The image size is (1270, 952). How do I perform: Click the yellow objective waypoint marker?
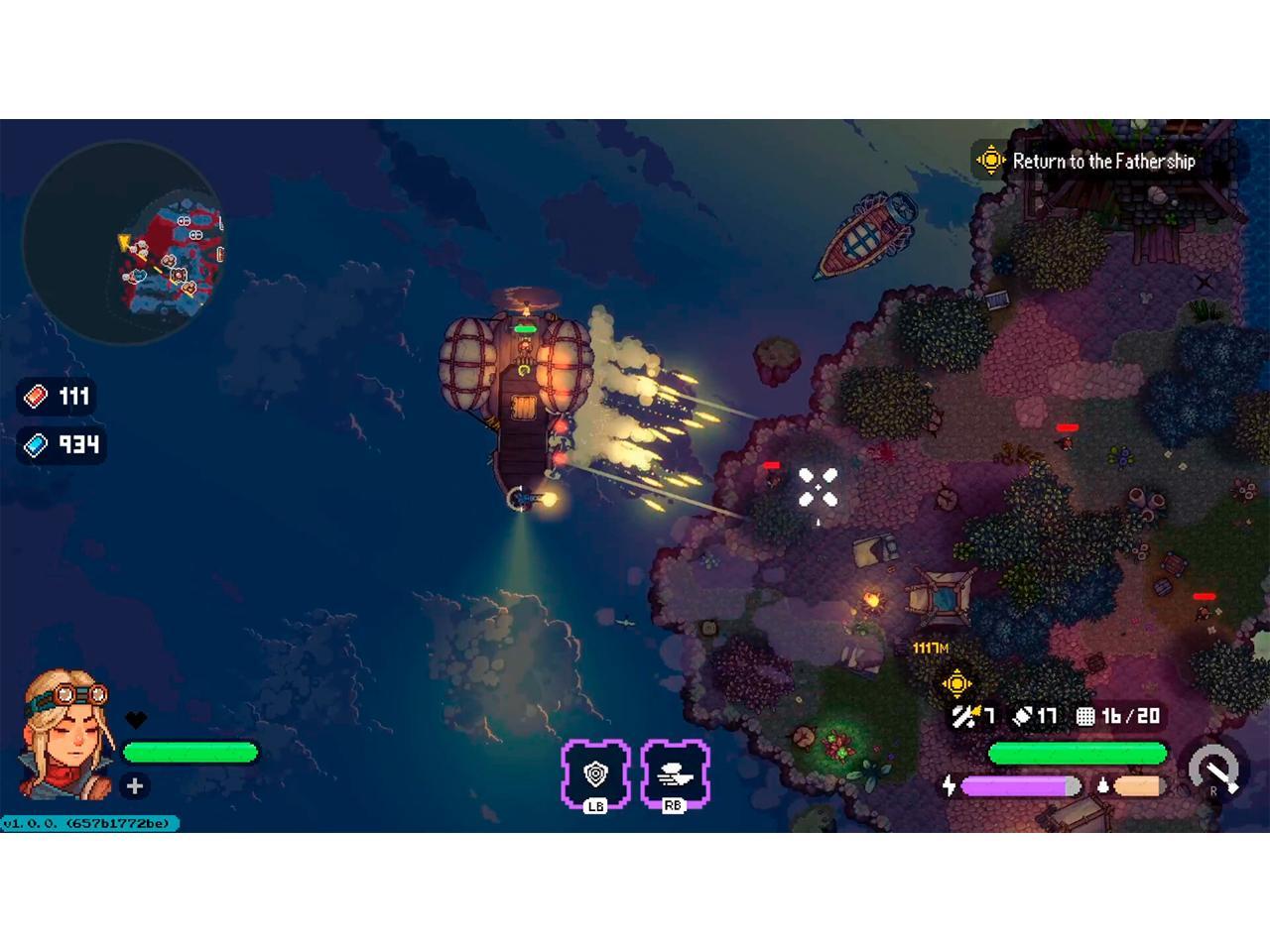click(x=956, y=682)
